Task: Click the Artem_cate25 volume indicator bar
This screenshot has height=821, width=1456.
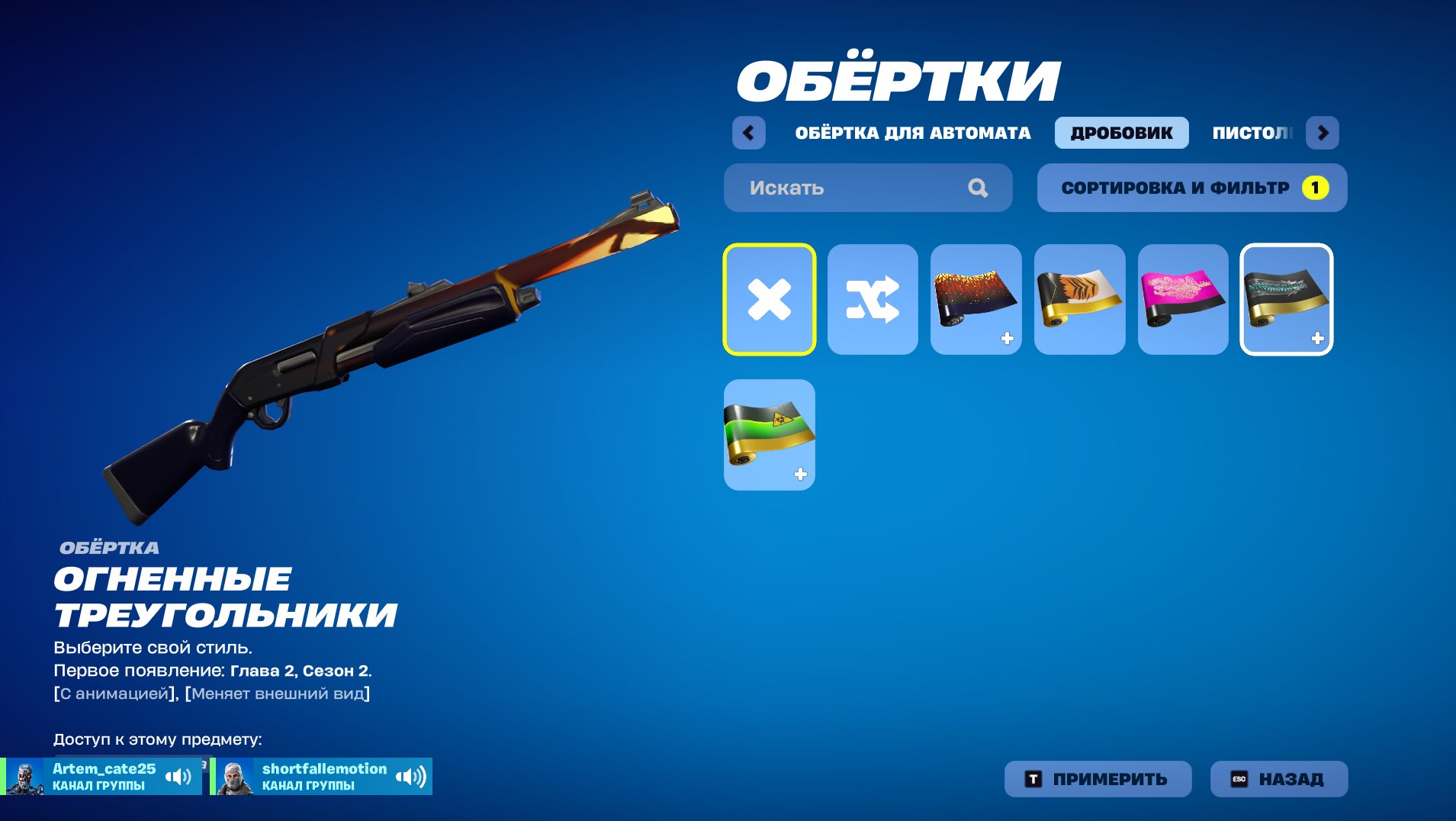Action: [x=178, y=776]
